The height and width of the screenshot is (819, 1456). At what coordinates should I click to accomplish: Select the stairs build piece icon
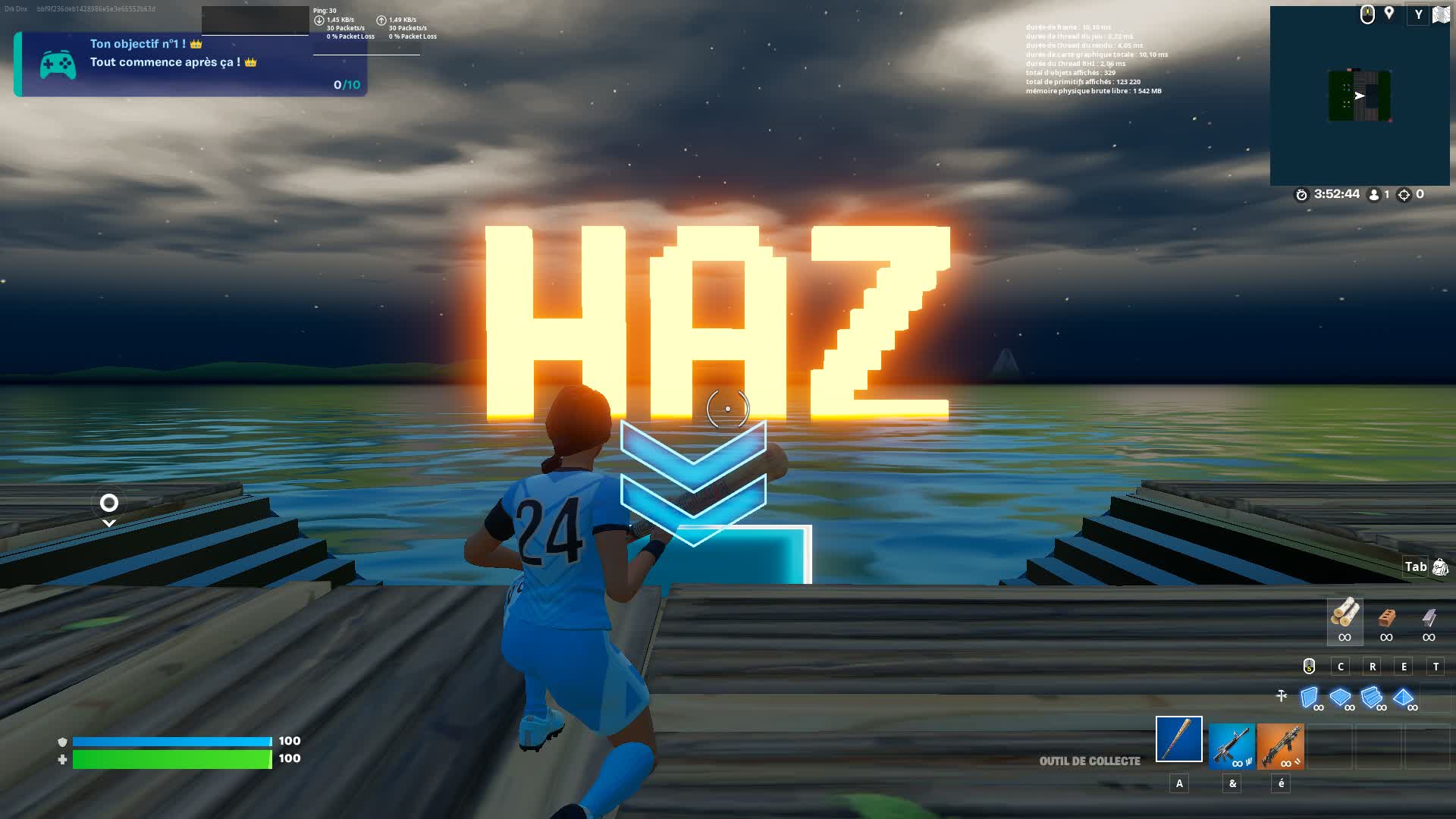[x=1371, y=696]
